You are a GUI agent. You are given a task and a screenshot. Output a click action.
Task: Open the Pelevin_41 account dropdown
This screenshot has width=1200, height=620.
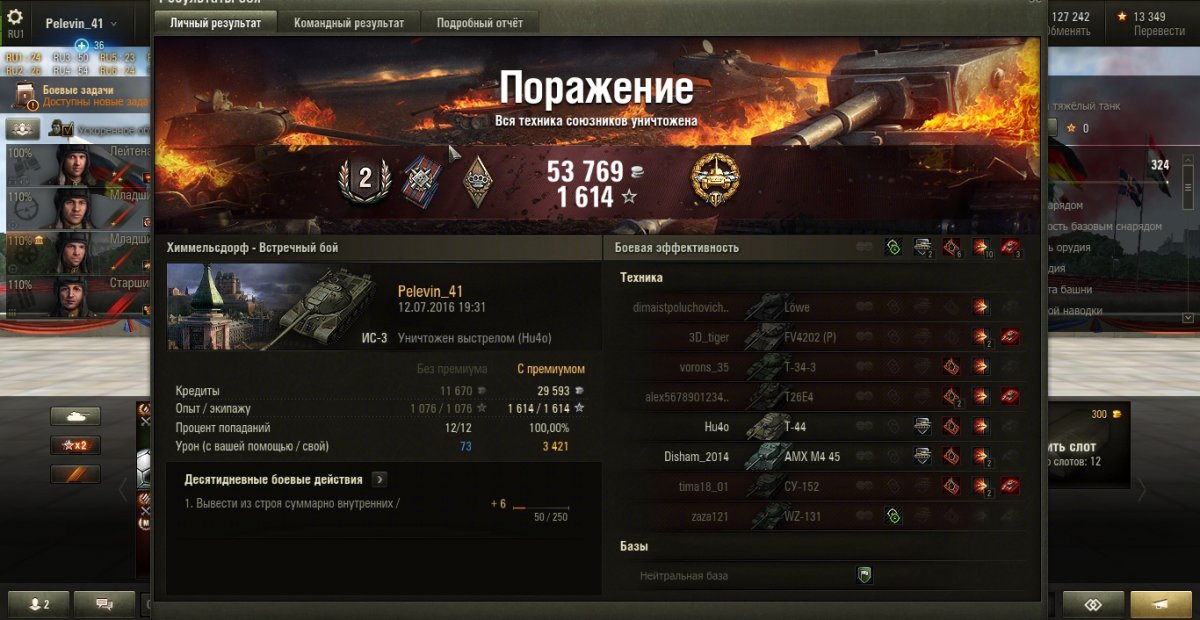[x=81, y=23]
